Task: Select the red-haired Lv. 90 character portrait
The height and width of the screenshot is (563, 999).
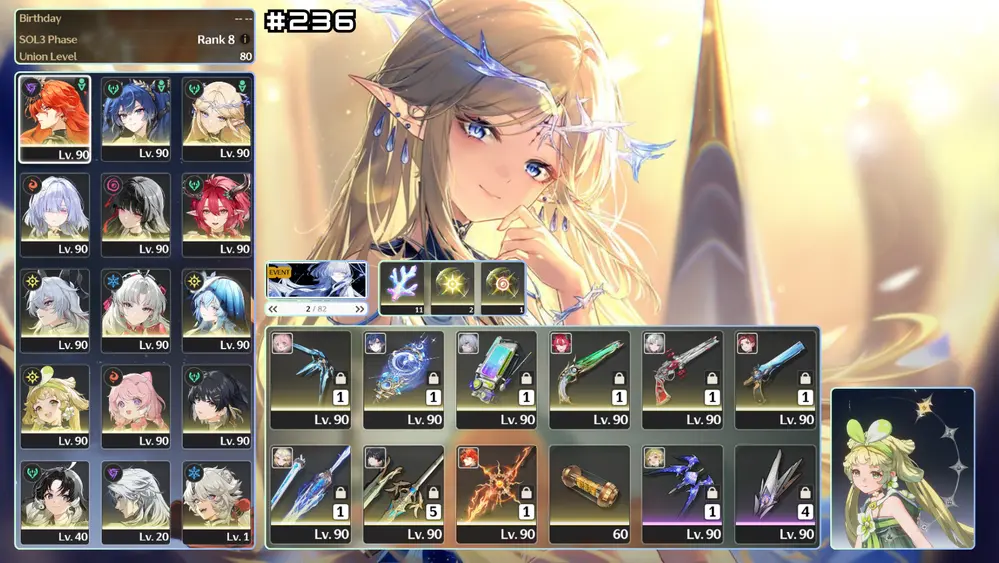Action: [x=54, y=117]
